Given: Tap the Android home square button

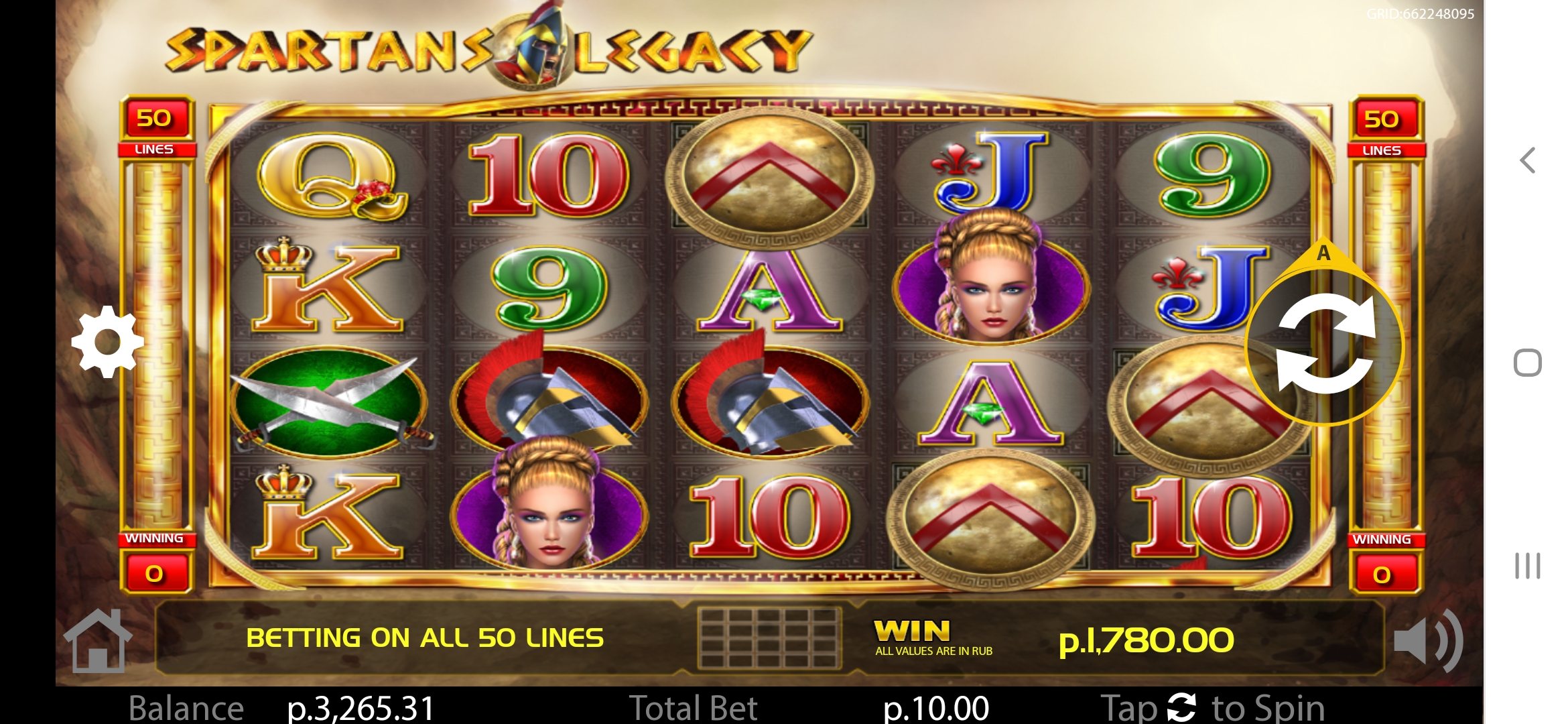Looking at the screenshot, I should click(1528, 363).
